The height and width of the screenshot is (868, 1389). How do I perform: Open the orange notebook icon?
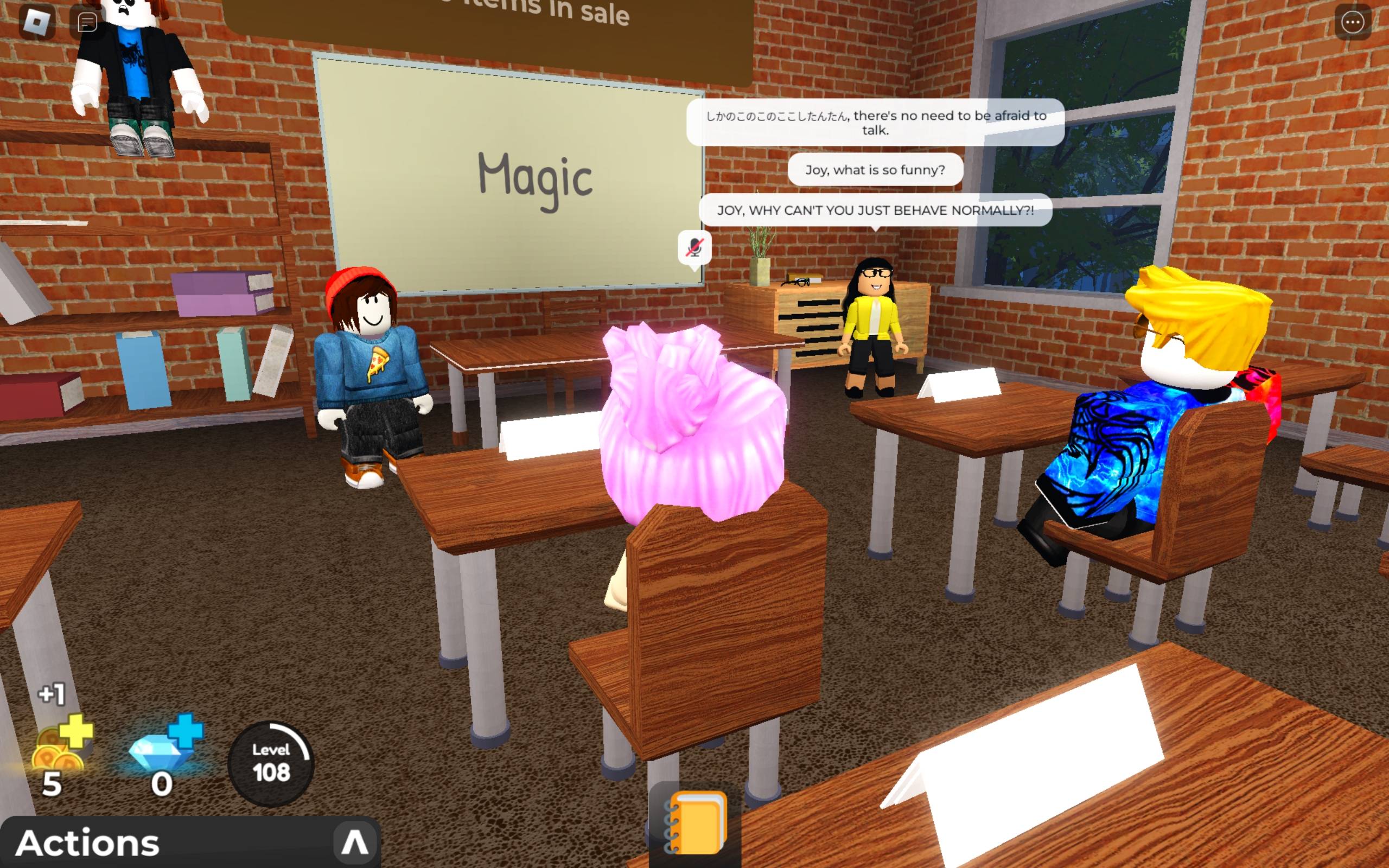tap(694, 823)
